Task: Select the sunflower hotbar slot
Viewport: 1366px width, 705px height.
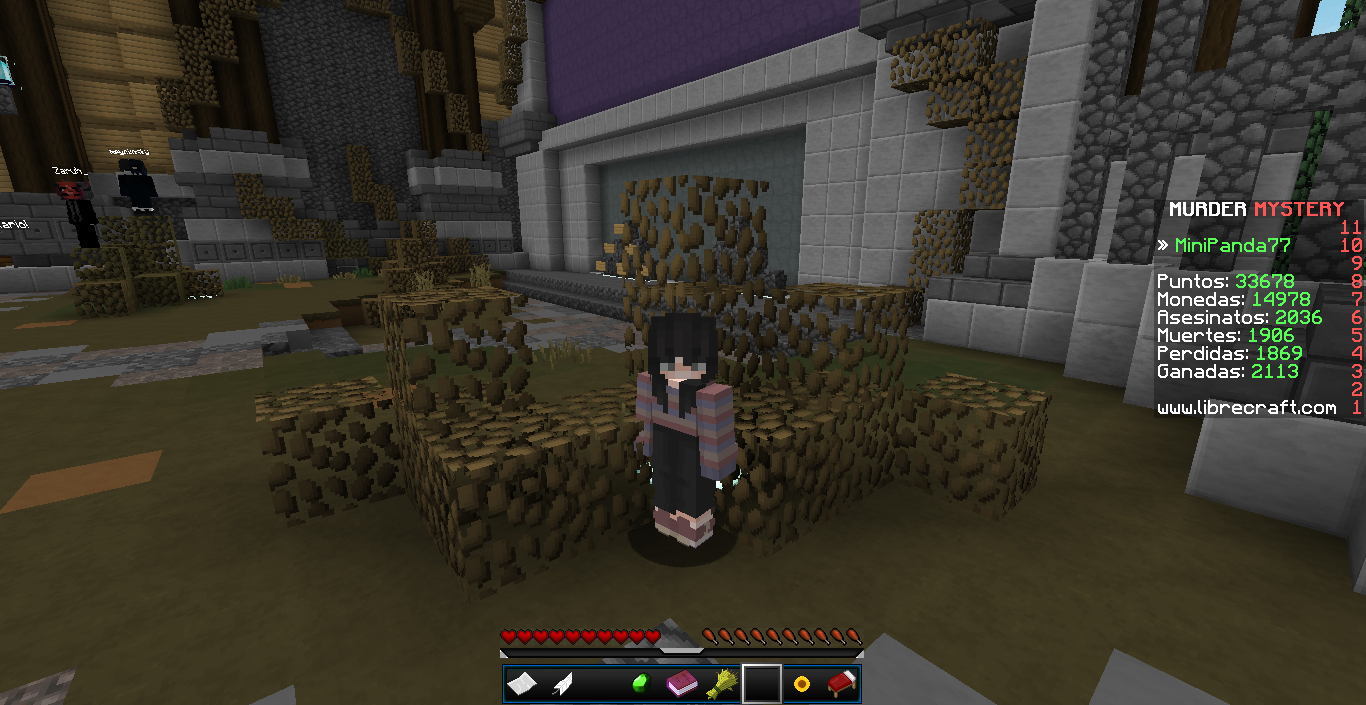Action: coord(801,684)
